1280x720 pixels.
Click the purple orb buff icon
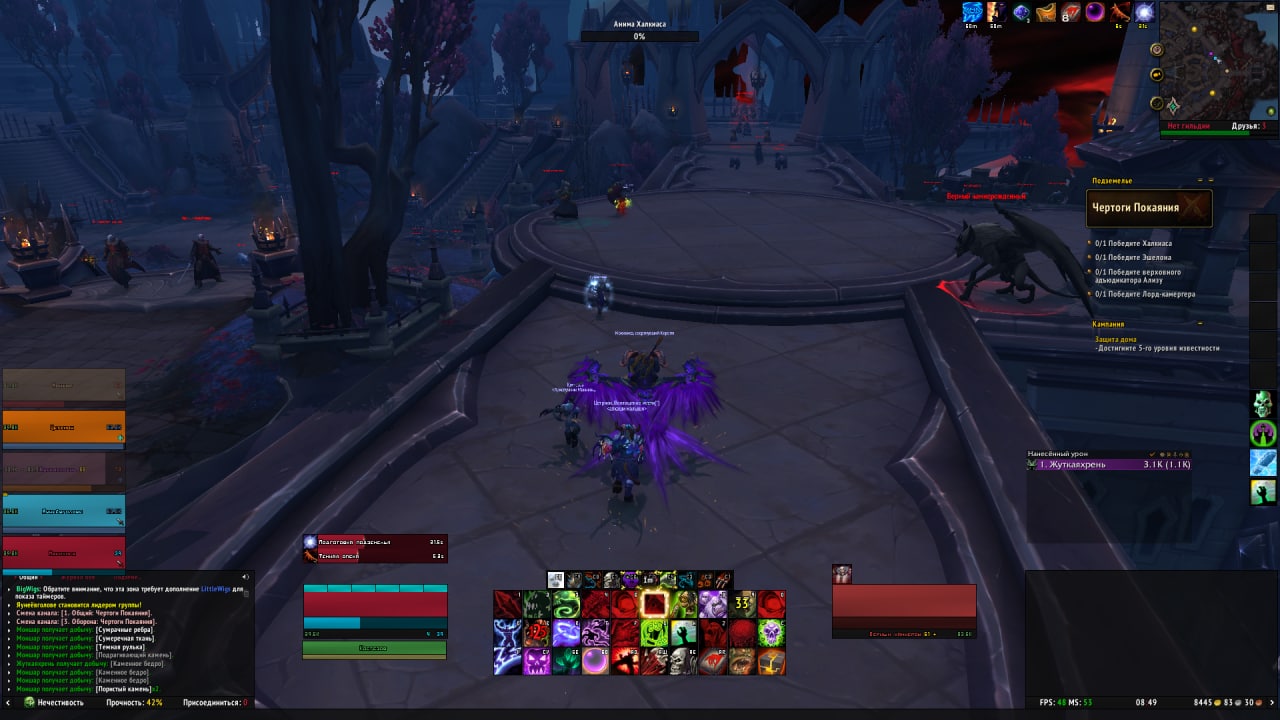point(1095,12)
